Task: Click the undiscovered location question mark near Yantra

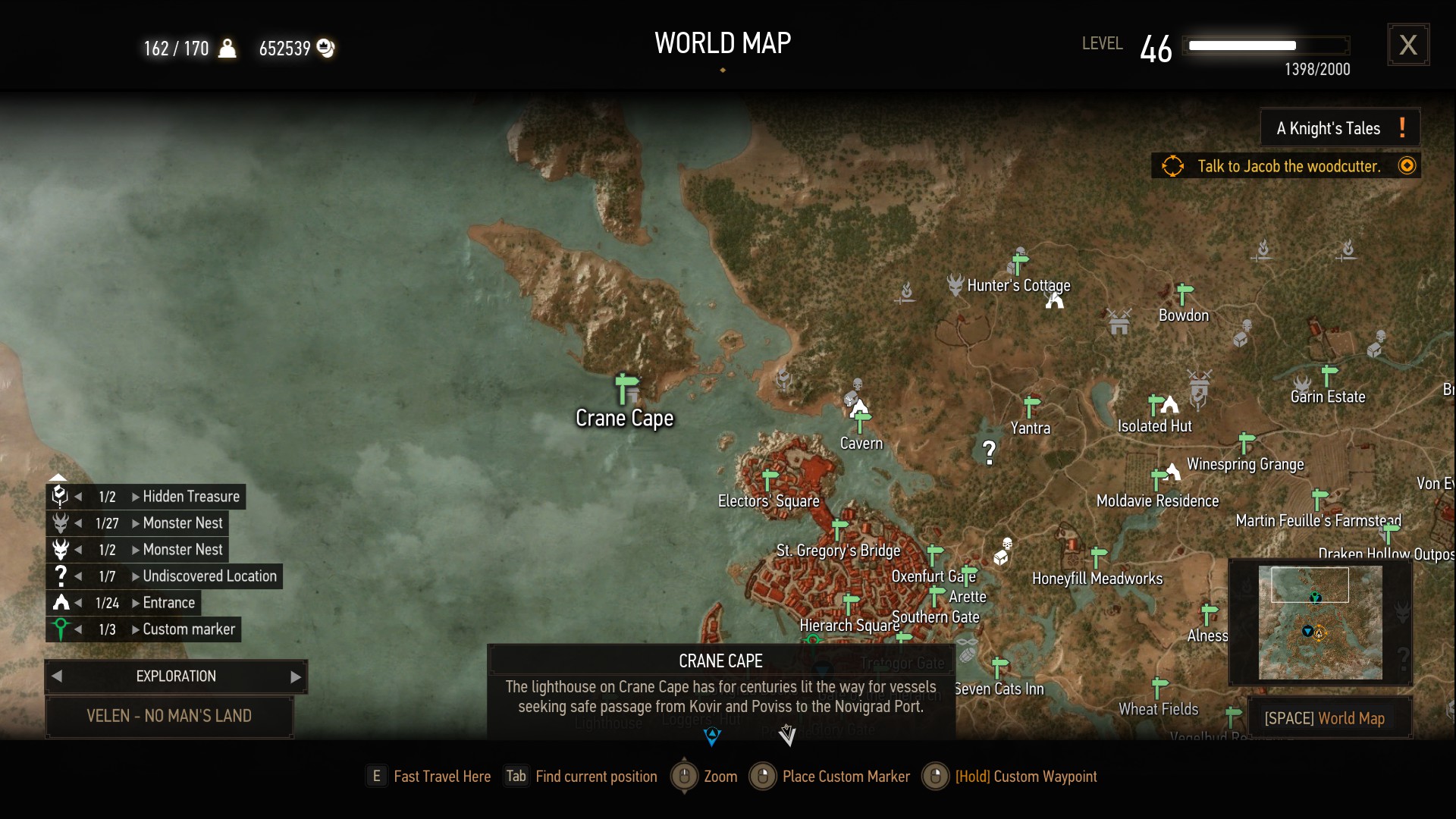Action: (988, 451)
